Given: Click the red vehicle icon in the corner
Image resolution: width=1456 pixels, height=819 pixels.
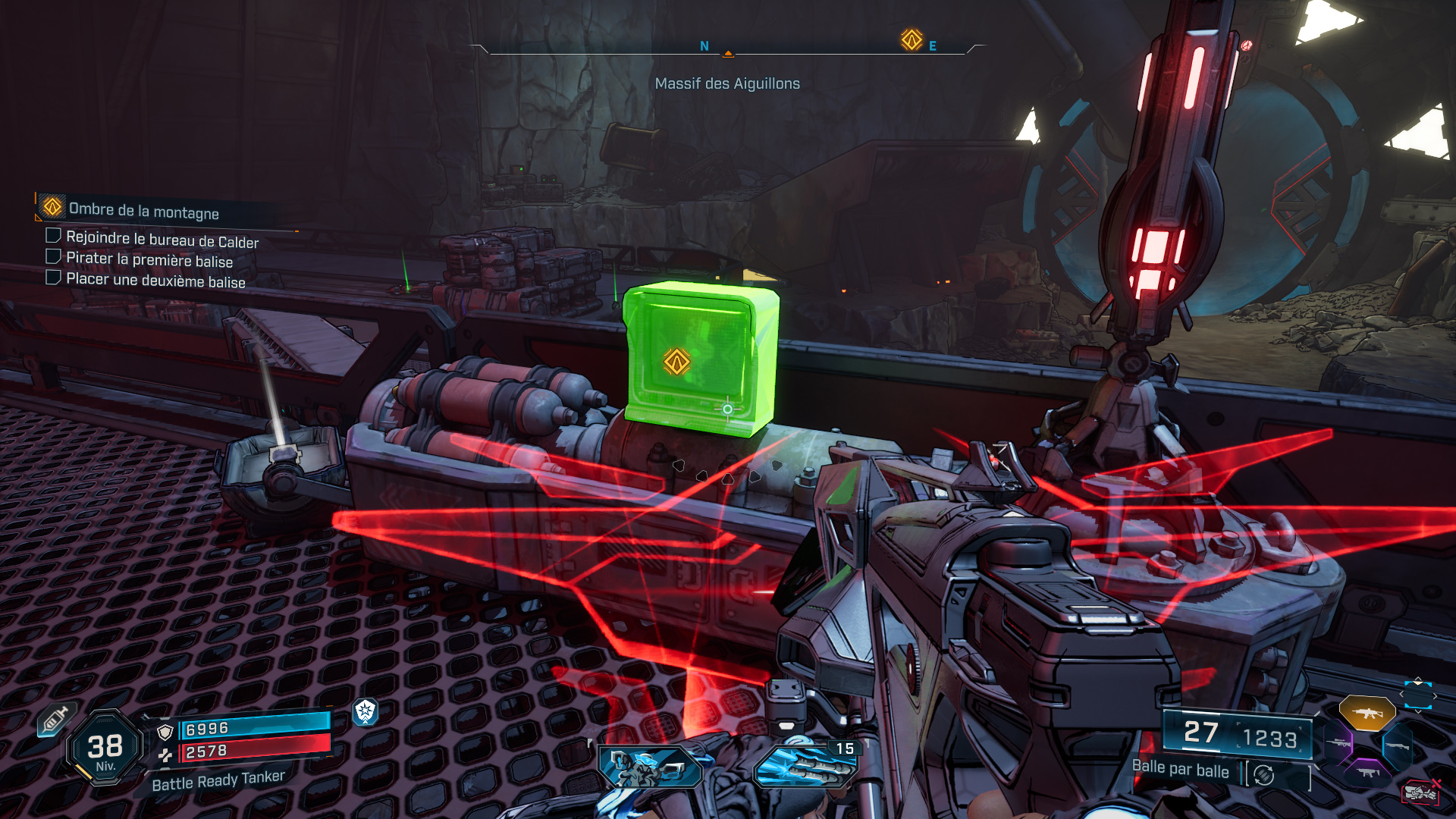Looking at the screenshot, I should (x=1420, y=792).
